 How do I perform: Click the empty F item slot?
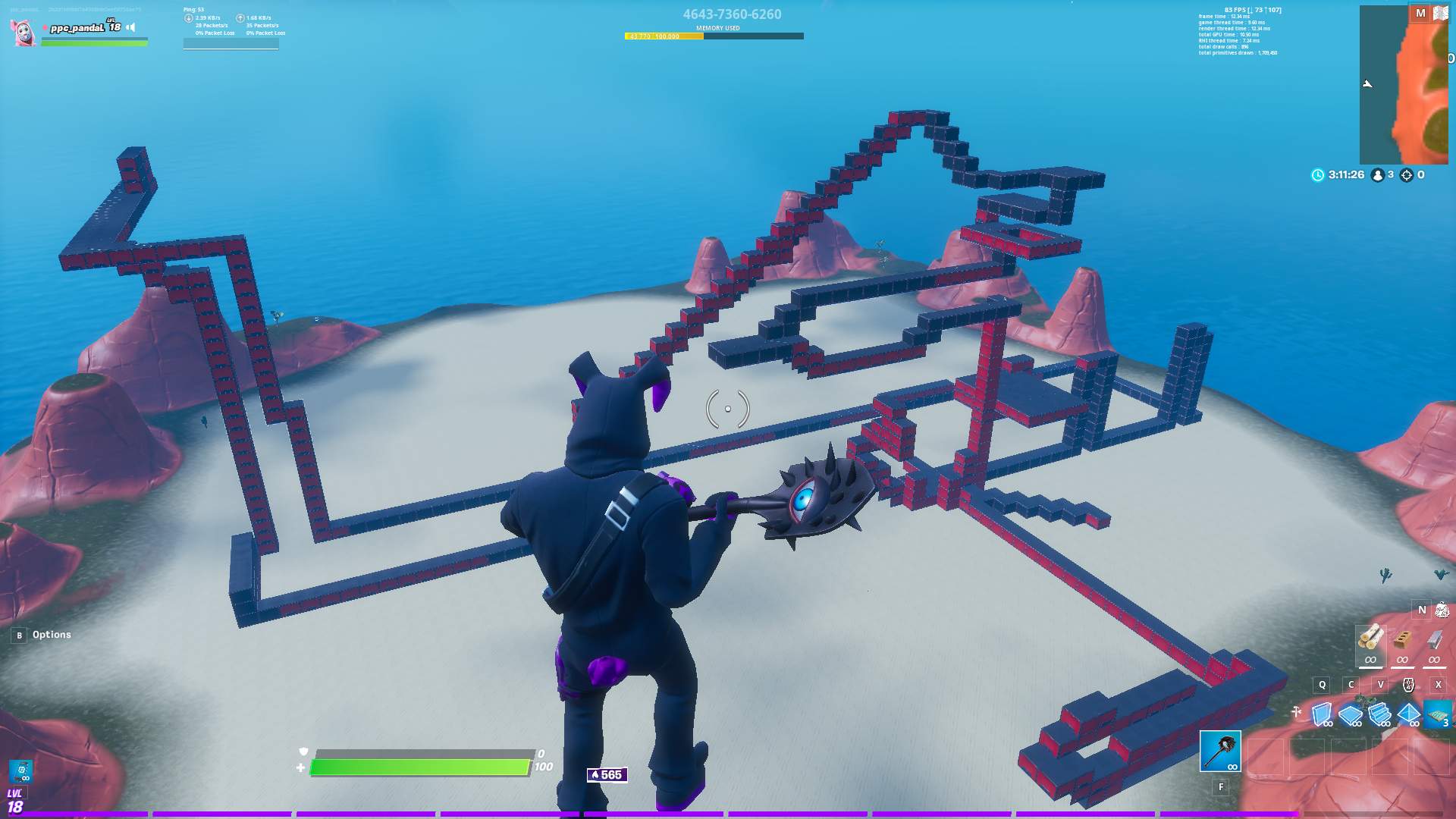[1220, 786]
